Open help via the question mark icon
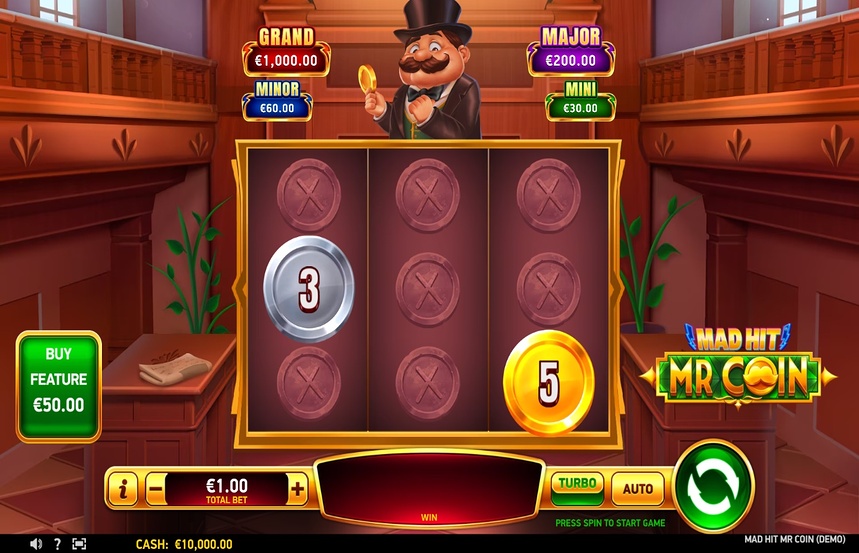859x553 pixels. 57,544
